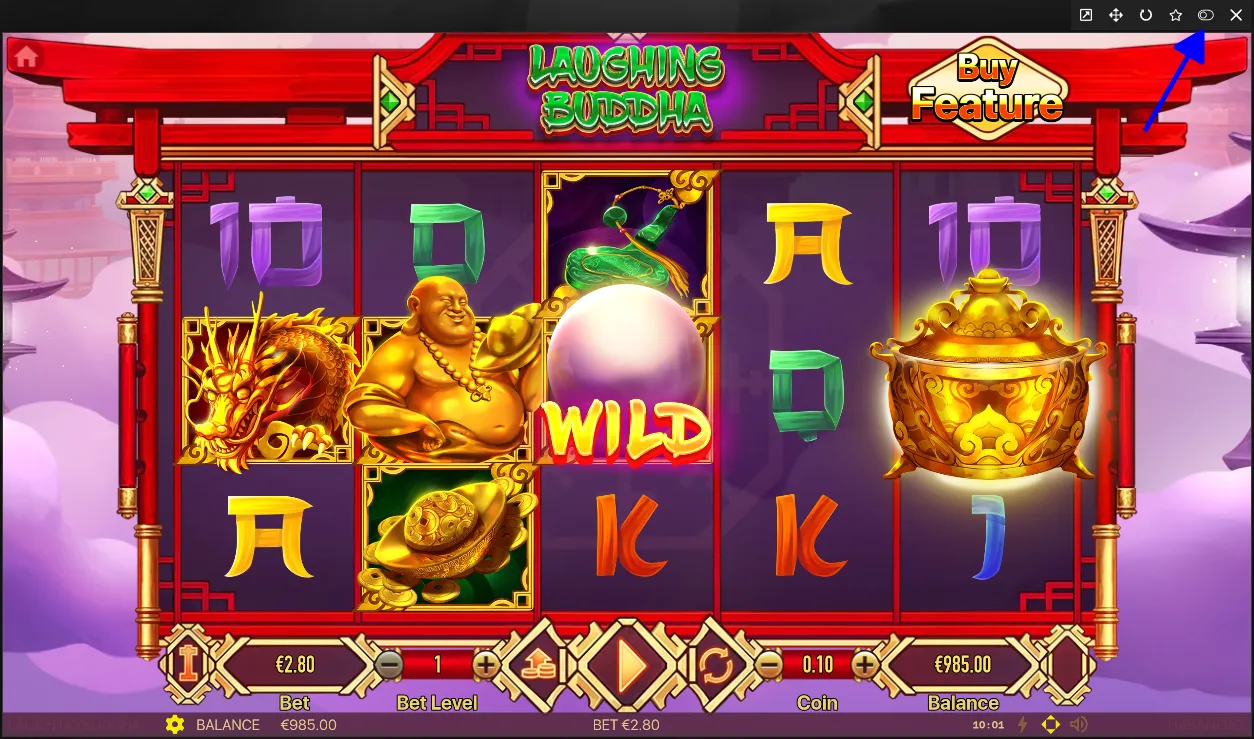Return to lobby via home icon
This screenshot has height=739, width=1254.
coord(26,57)
